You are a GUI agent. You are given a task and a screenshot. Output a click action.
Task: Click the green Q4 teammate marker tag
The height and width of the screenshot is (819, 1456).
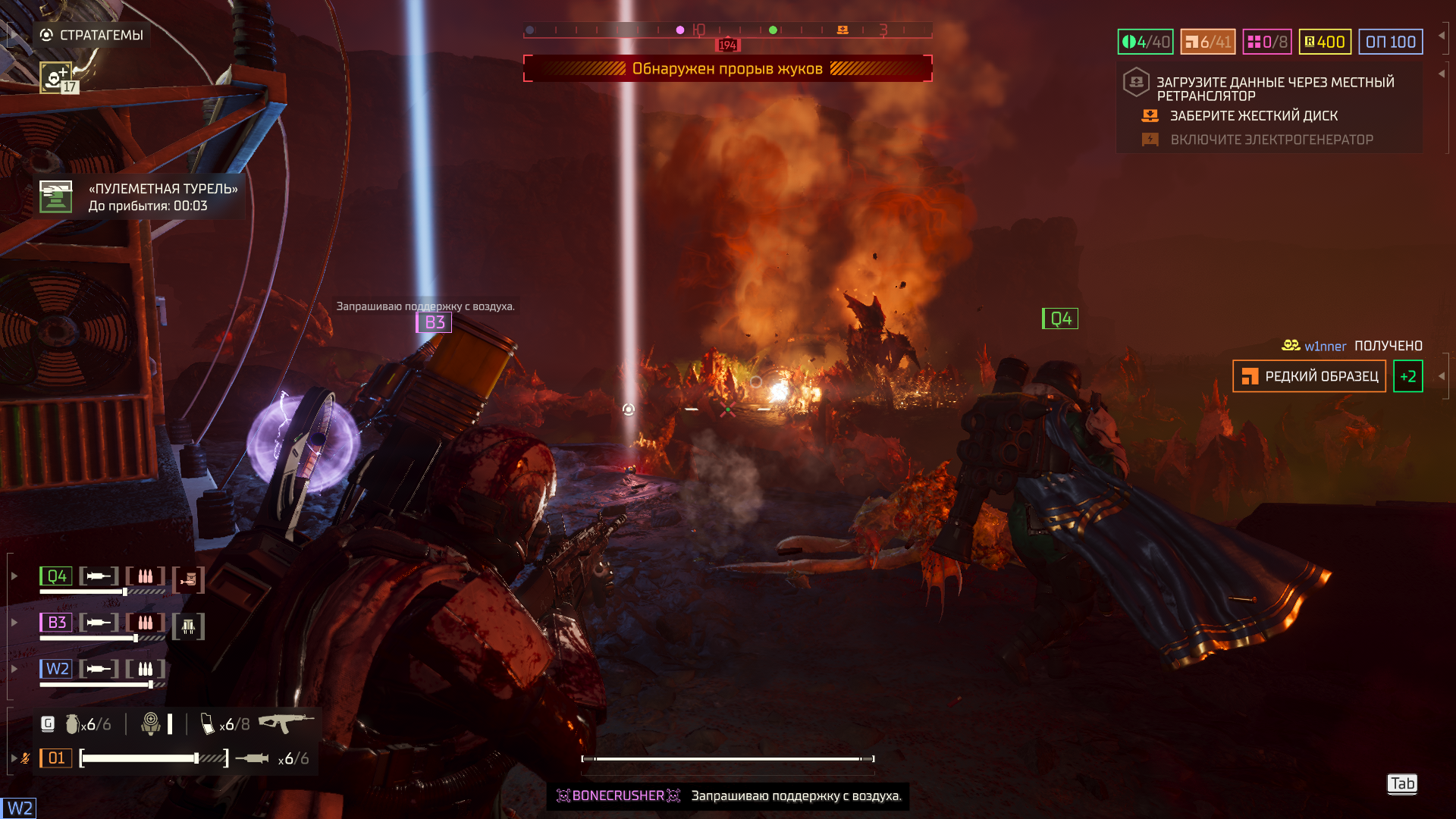pyautogui.click(x=1060, y=318)
